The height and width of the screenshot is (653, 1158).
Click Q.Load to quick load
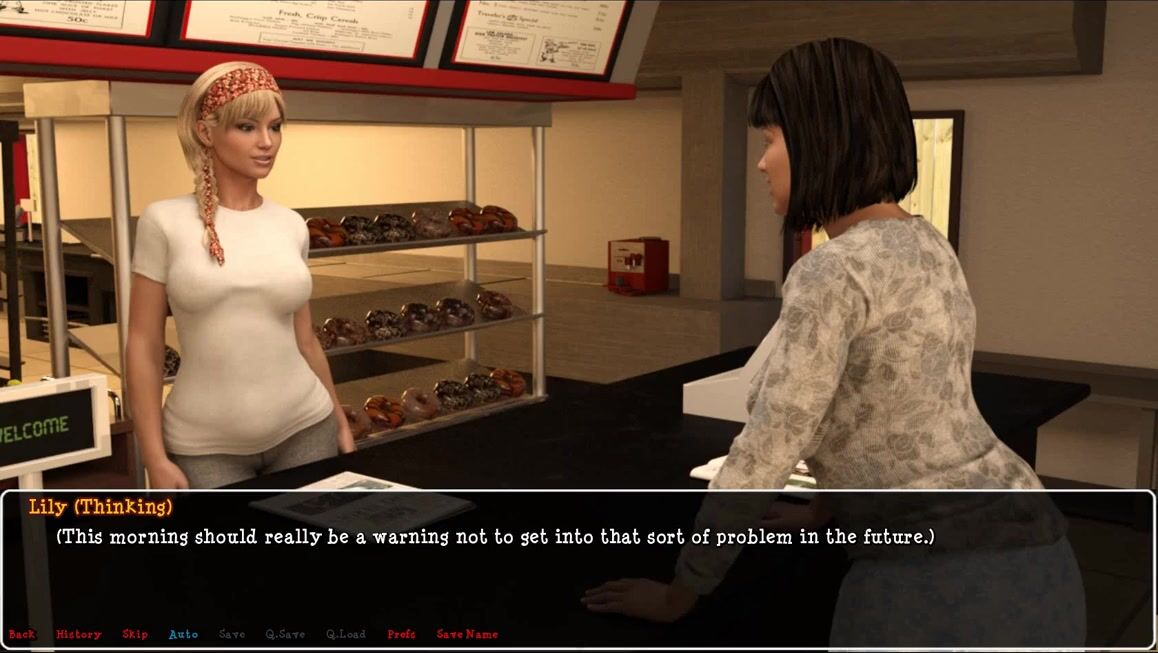coord(346,634)
